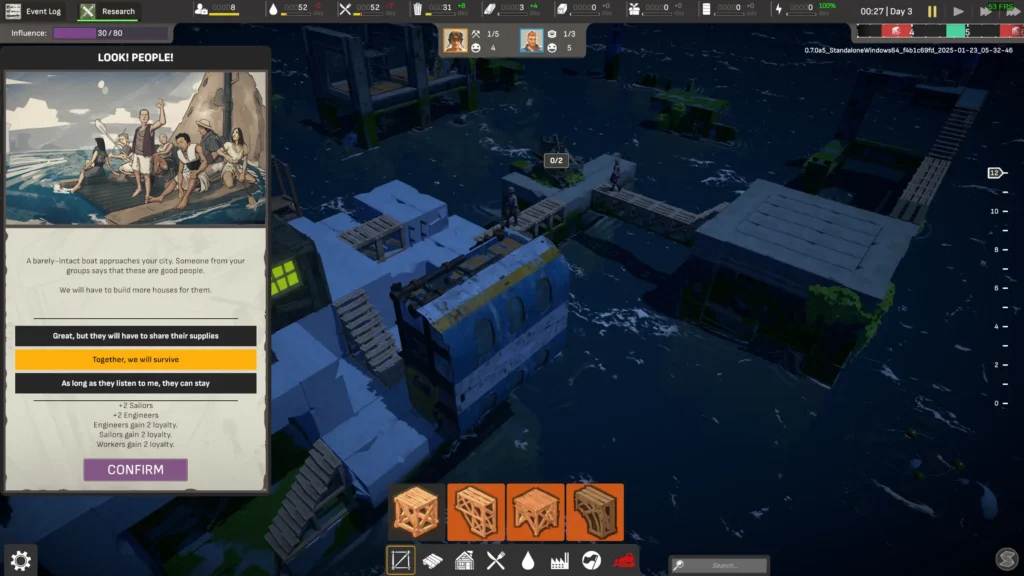Pick 'As long as they listen to me, they can stay'
The width and height of the screenshot is (1024, 576).
(135, 384)
